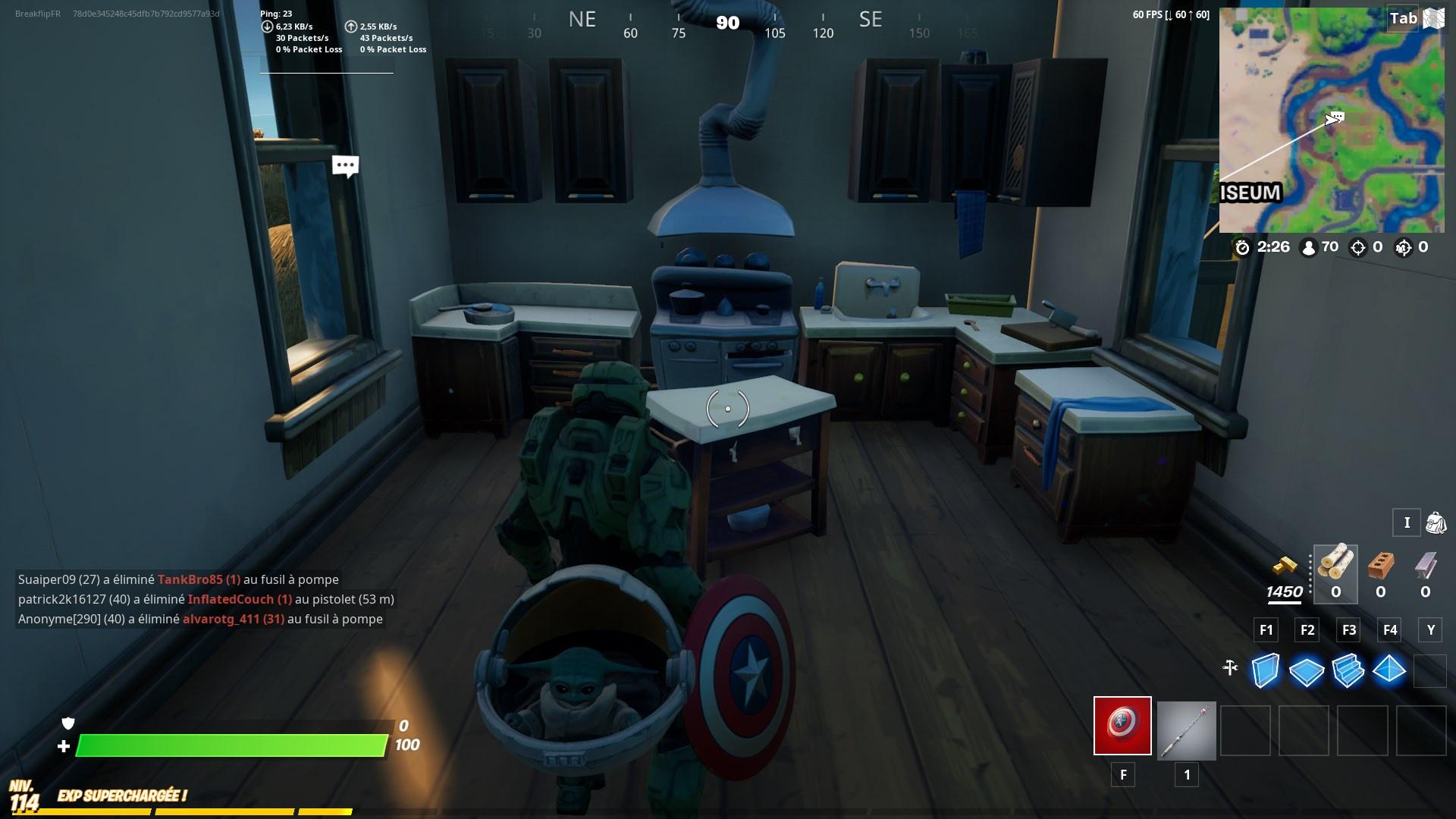Viewport: 1456px width, 819px height.
Task: Click the match timer stopwatch icon
Action: click(x=1243, y=246)
